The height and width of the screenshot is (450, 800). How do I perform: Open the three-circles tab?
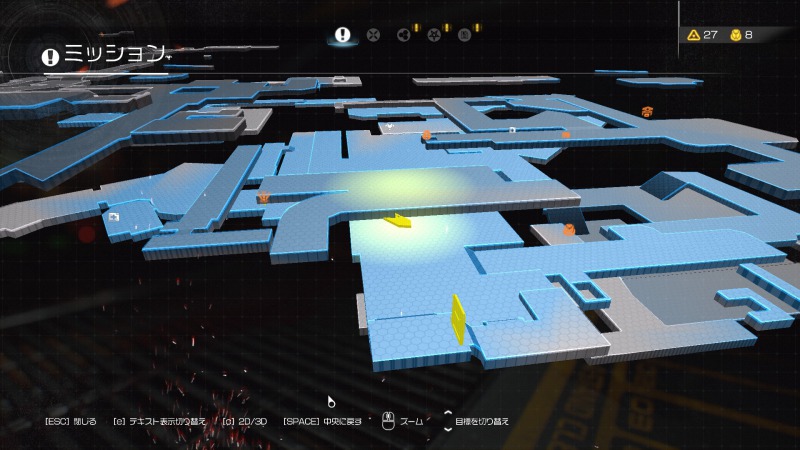404,35
